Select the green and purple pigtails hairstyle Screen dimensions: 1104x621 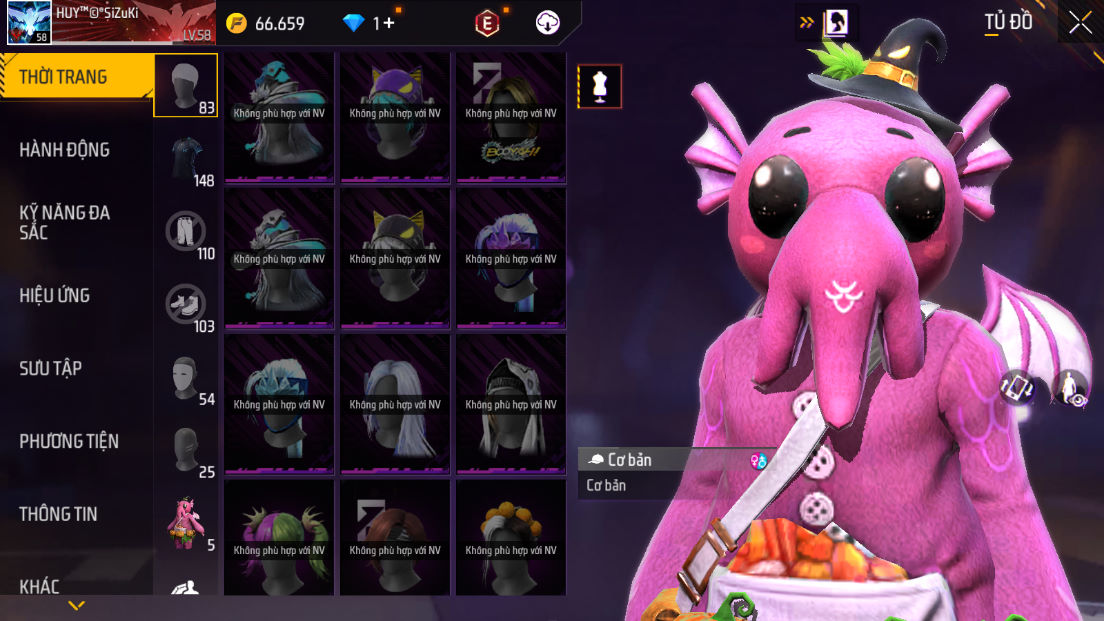(x=279, y=538)
